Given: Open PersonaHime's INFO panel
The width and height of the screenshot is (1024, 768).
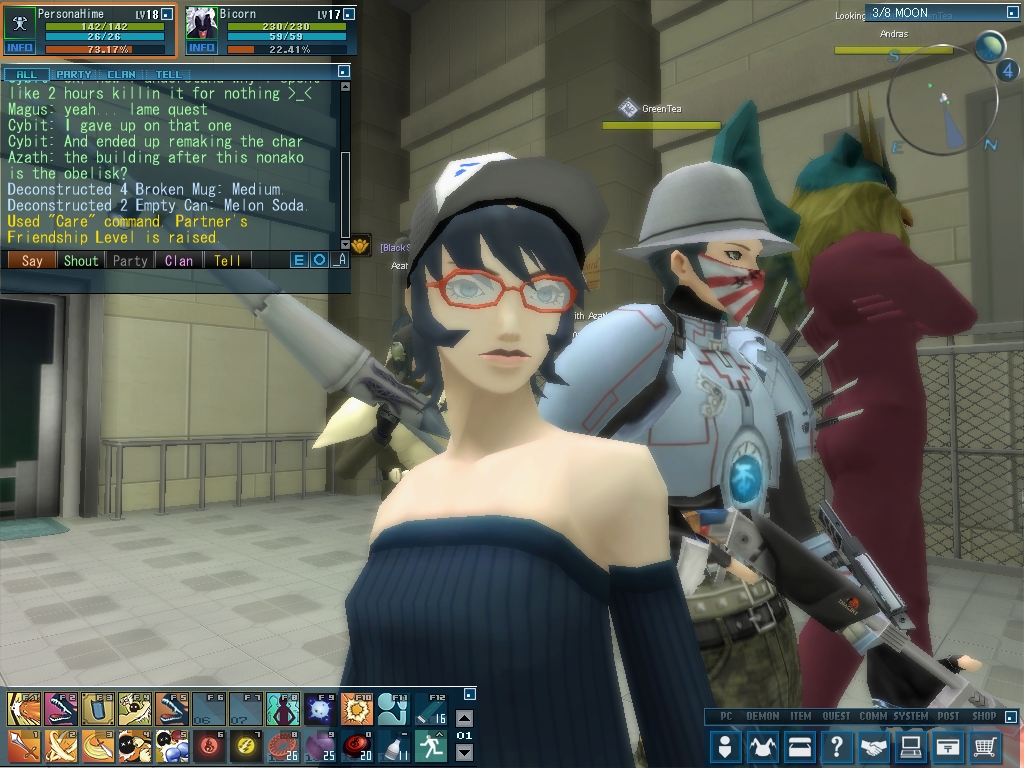Looking at the screenshot, I should pyautogui.click(x=20, y=48).
